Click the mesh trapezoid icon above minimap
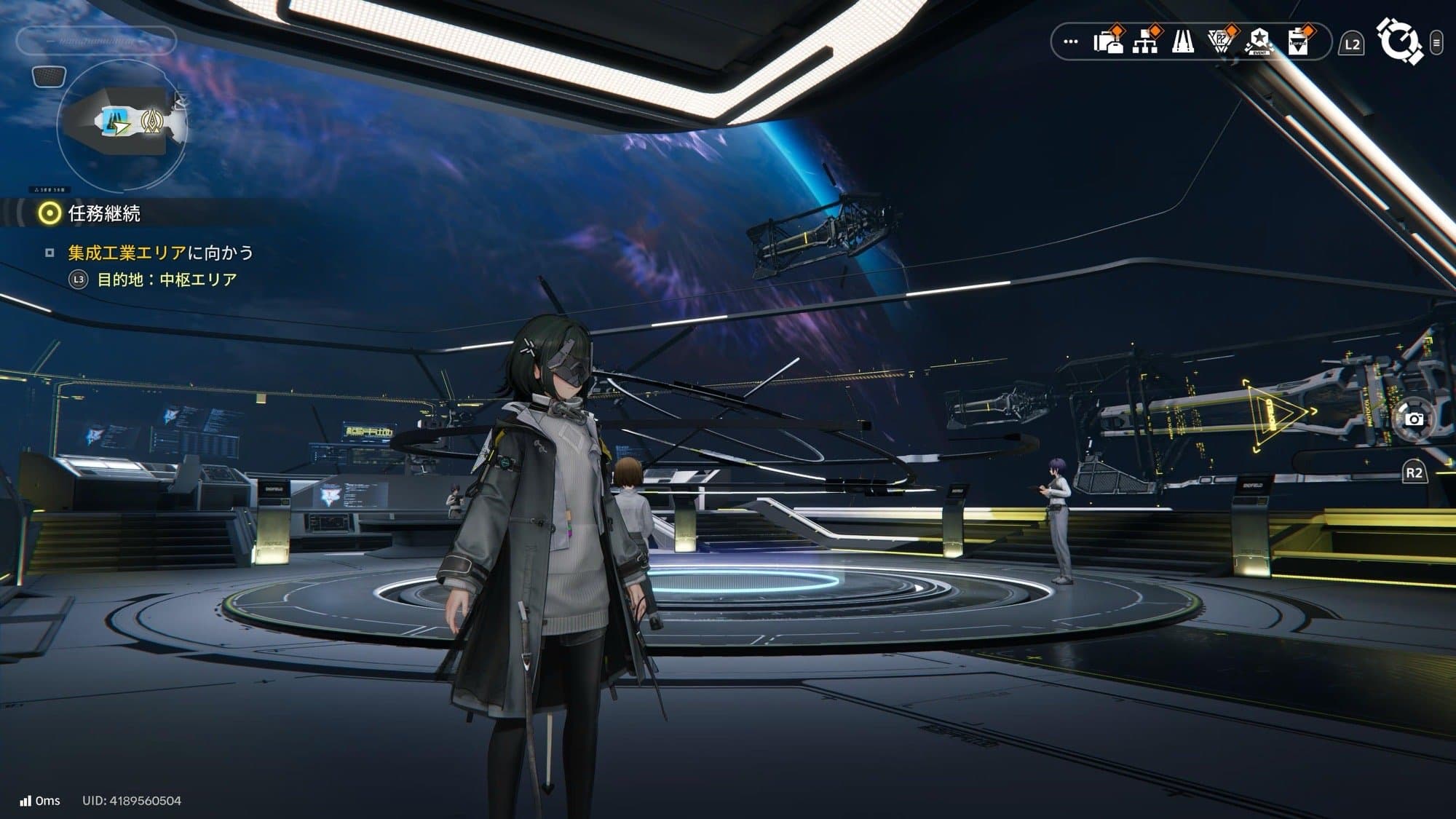1456x819 pixels. point(50,76)
